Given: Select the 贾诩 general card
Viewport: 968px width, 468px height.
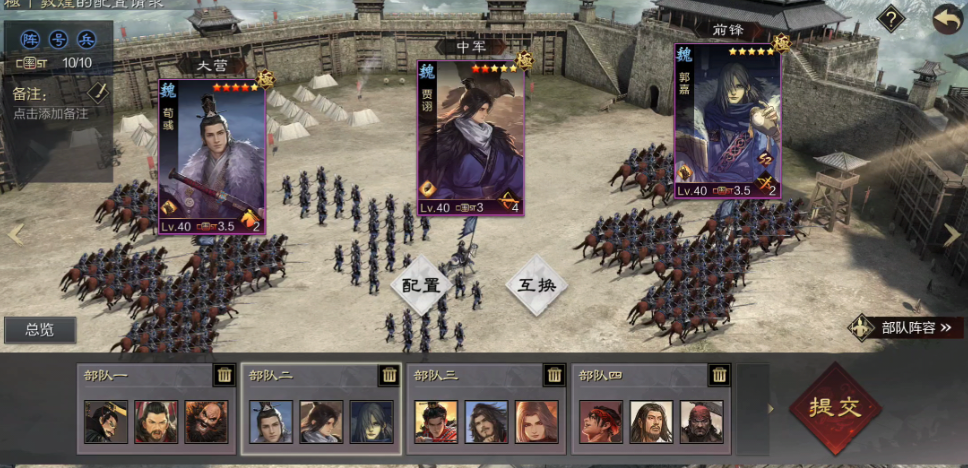Looking at the screenshot, I should pos(470,138).
